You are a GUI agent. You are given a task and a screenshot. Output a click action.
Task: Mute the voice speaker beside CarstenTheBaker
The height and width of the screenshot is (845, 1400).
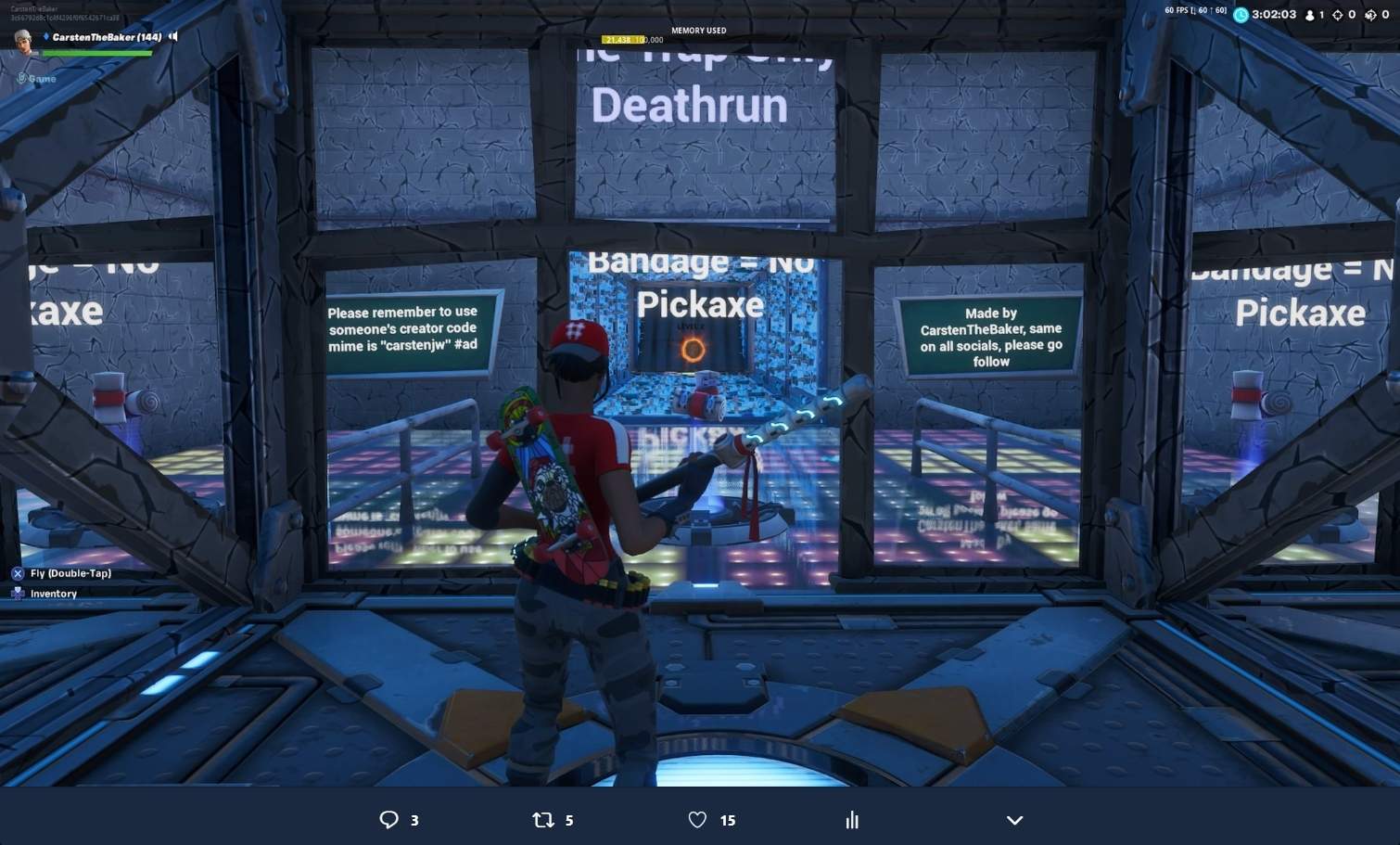pyautogui.click(x=172, y=37)
